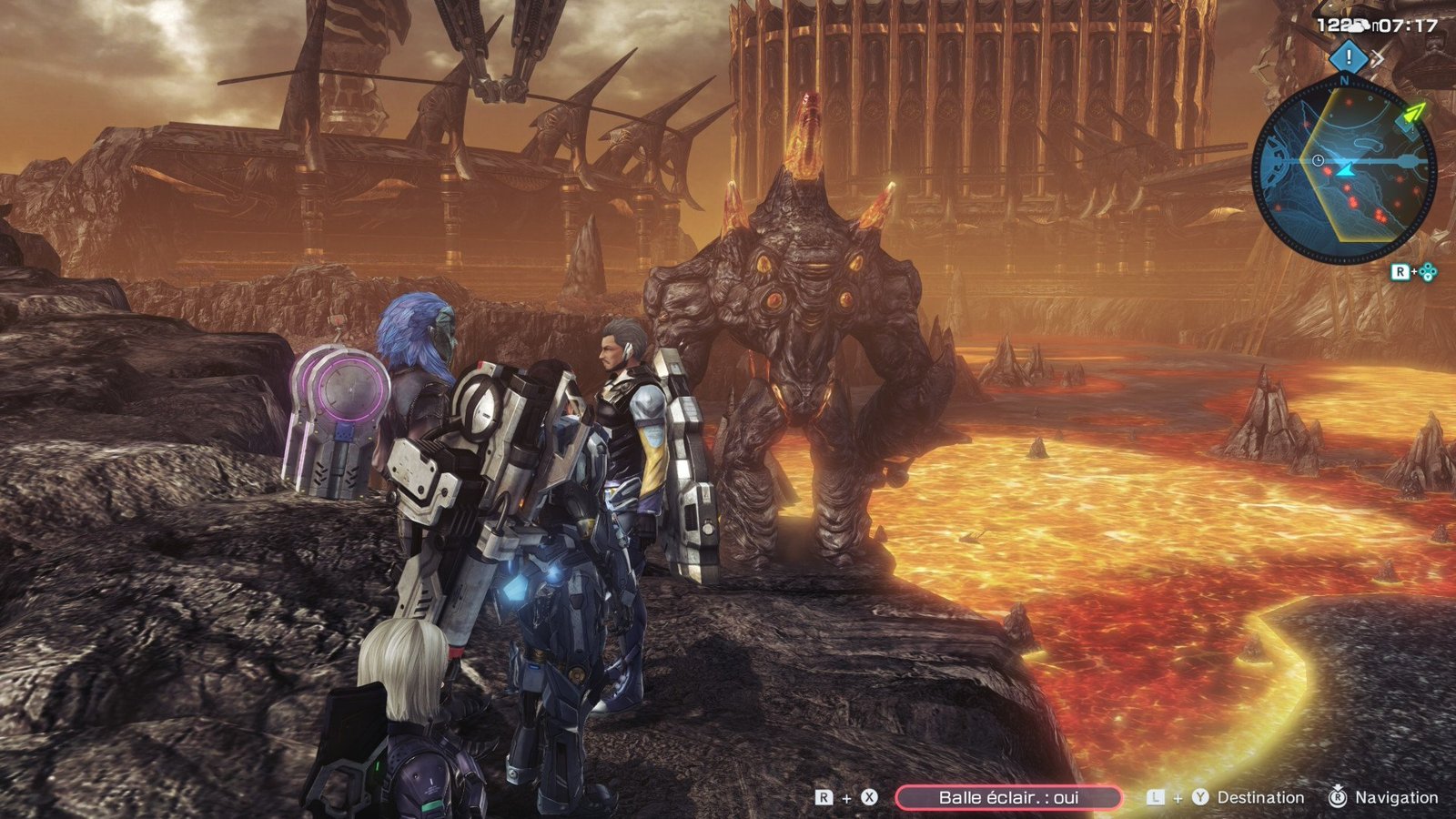1456x819 pixels.
Task: Activate the Navigation option
Action: click(x=1396, y=798)
